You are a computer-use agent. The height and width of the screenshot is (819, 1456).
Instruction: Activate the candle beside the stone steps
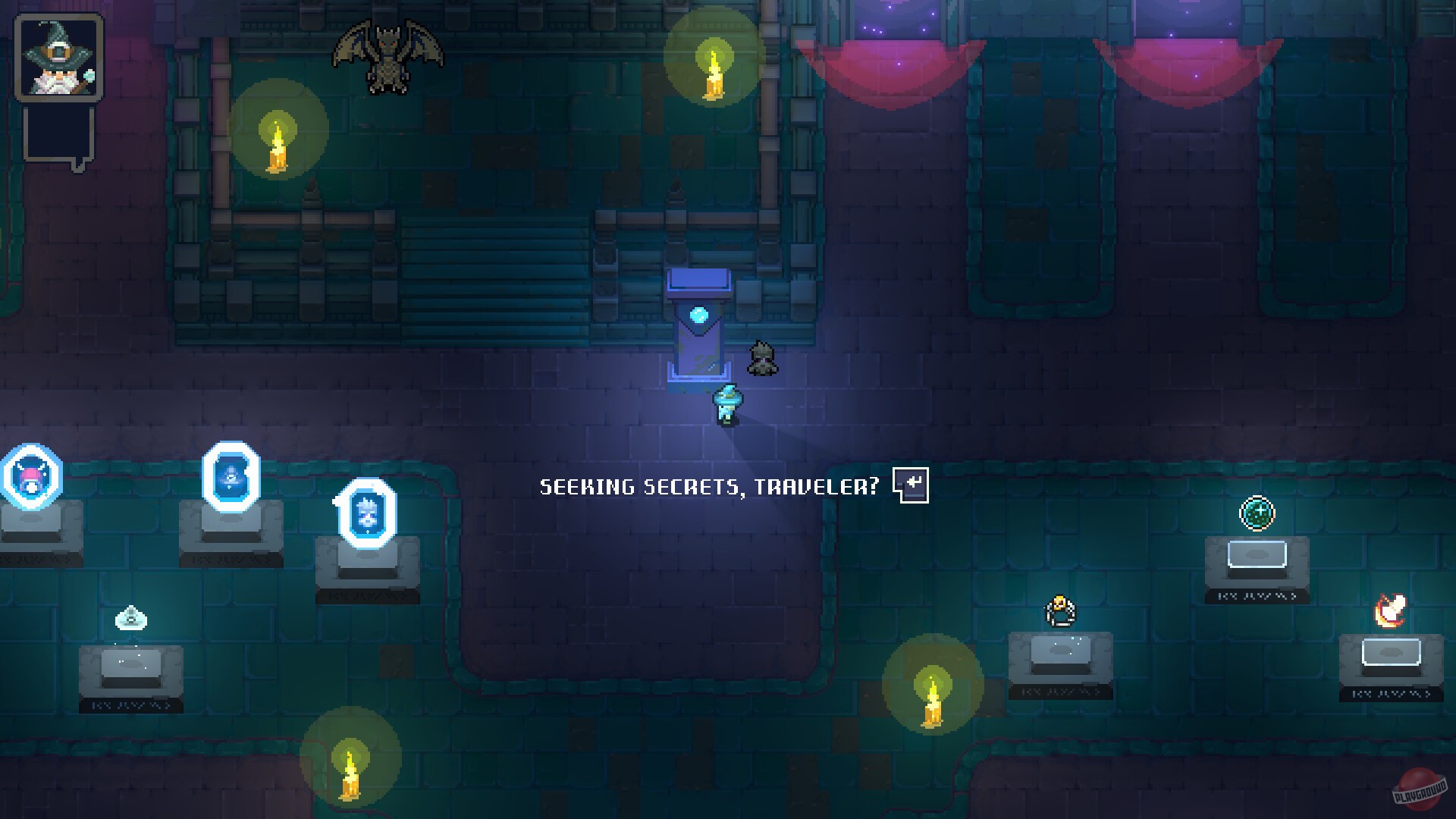point(277,148)
